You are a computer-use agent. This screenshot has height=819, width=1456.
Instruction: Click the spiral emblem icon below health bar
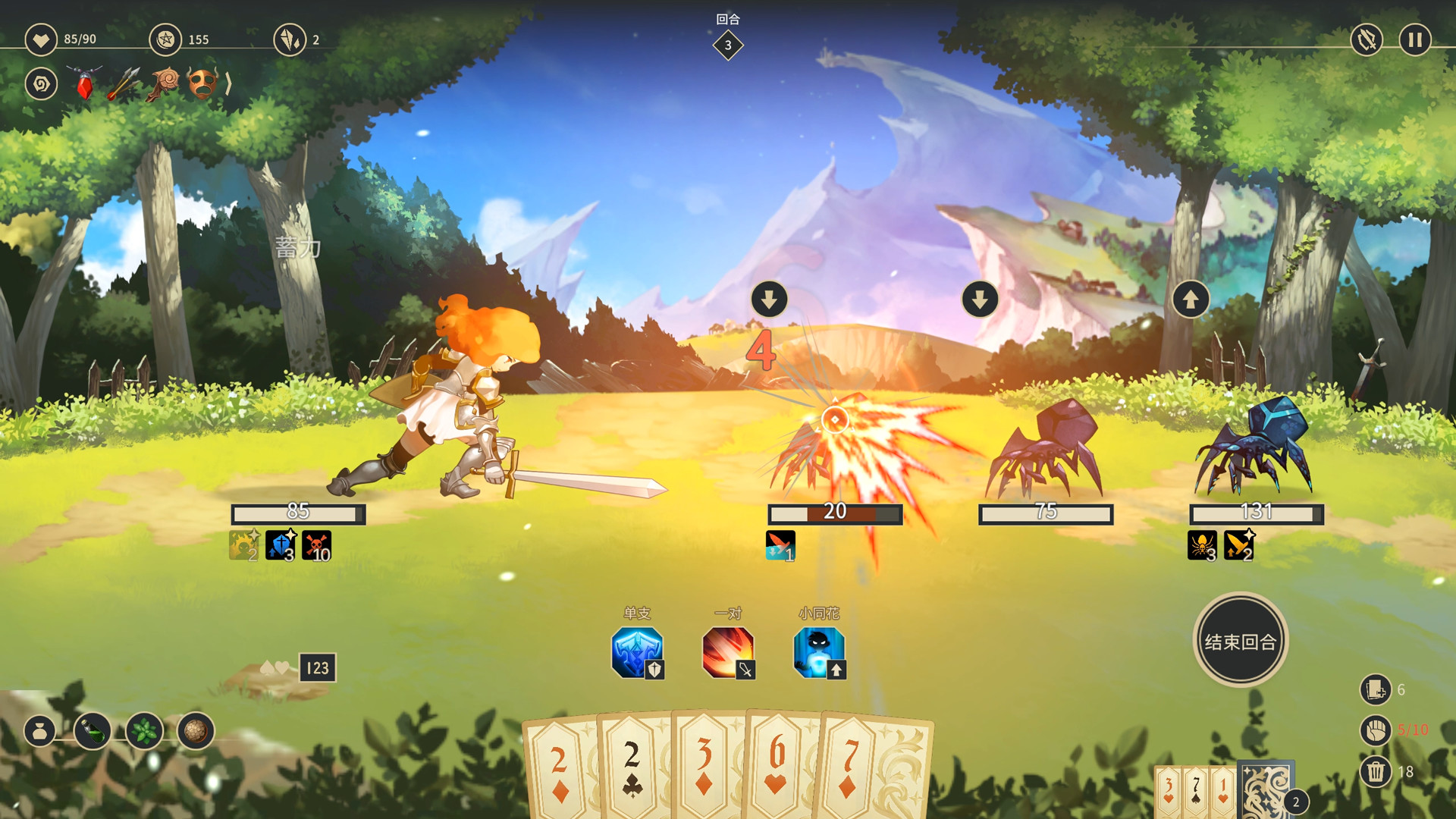42,84
